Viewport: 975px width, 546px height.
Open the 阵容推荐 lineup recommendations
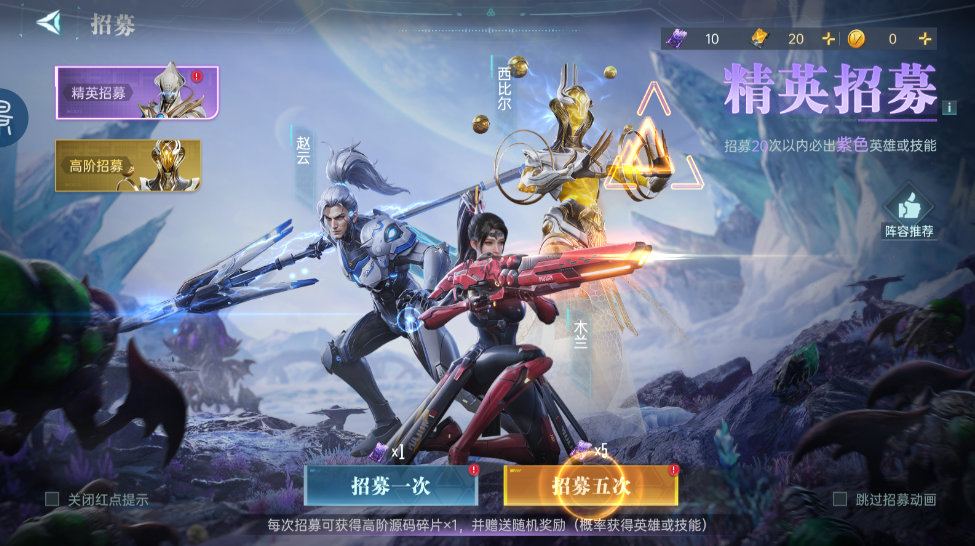908,212
